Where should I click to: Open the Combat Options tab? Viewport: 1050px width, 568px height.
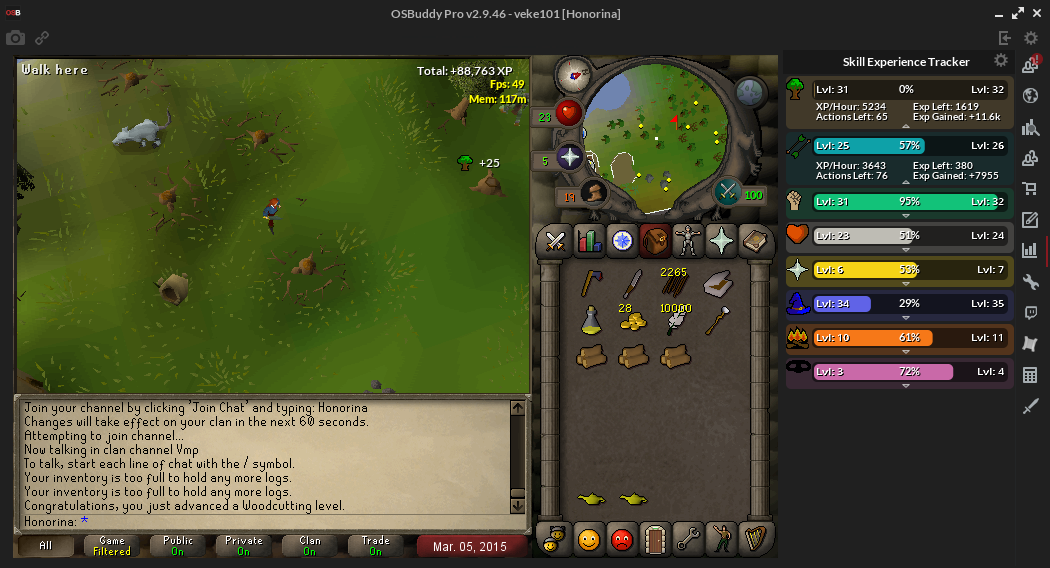pos(555,241)
